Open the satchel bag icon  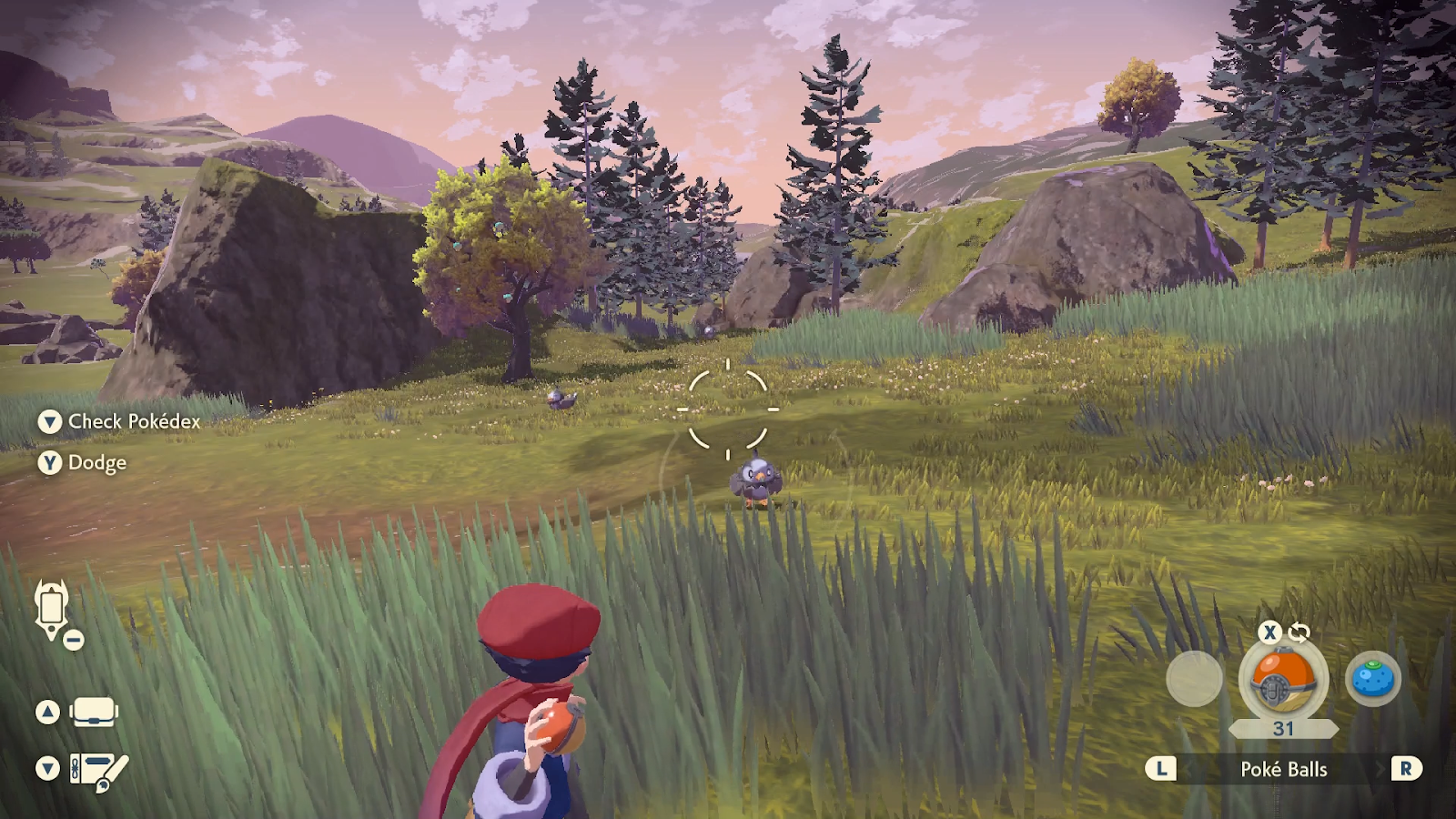(94, 712)
